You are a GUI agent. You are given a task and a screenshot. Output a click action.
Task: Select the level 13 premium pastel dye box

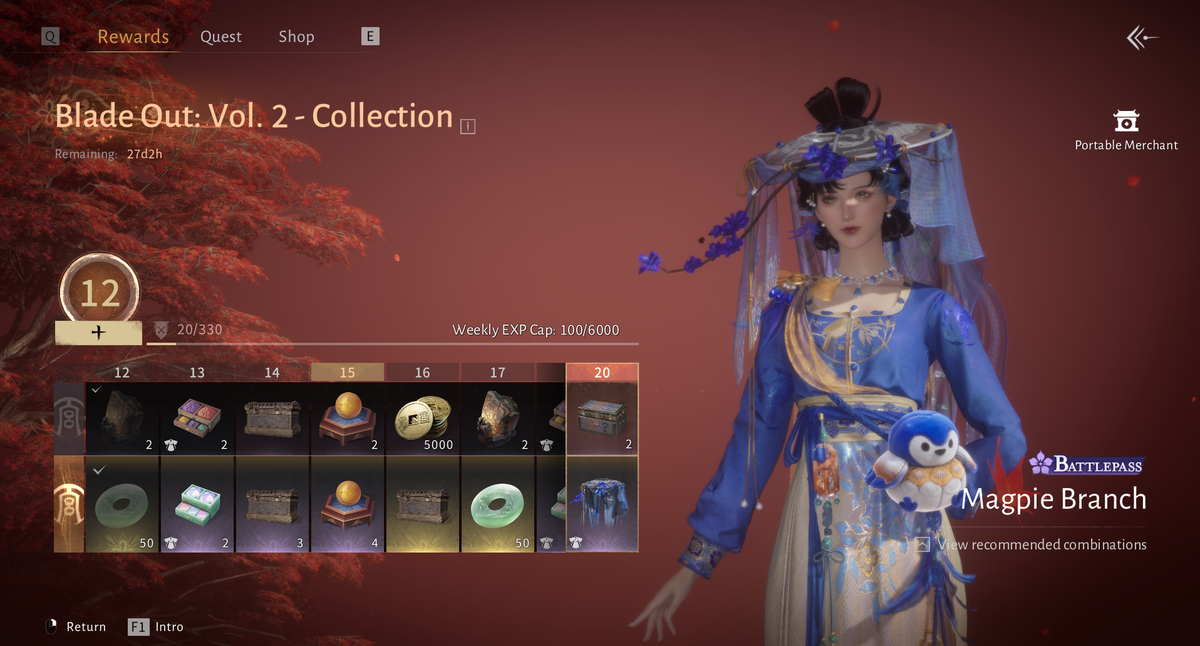(x=197, y=503)
